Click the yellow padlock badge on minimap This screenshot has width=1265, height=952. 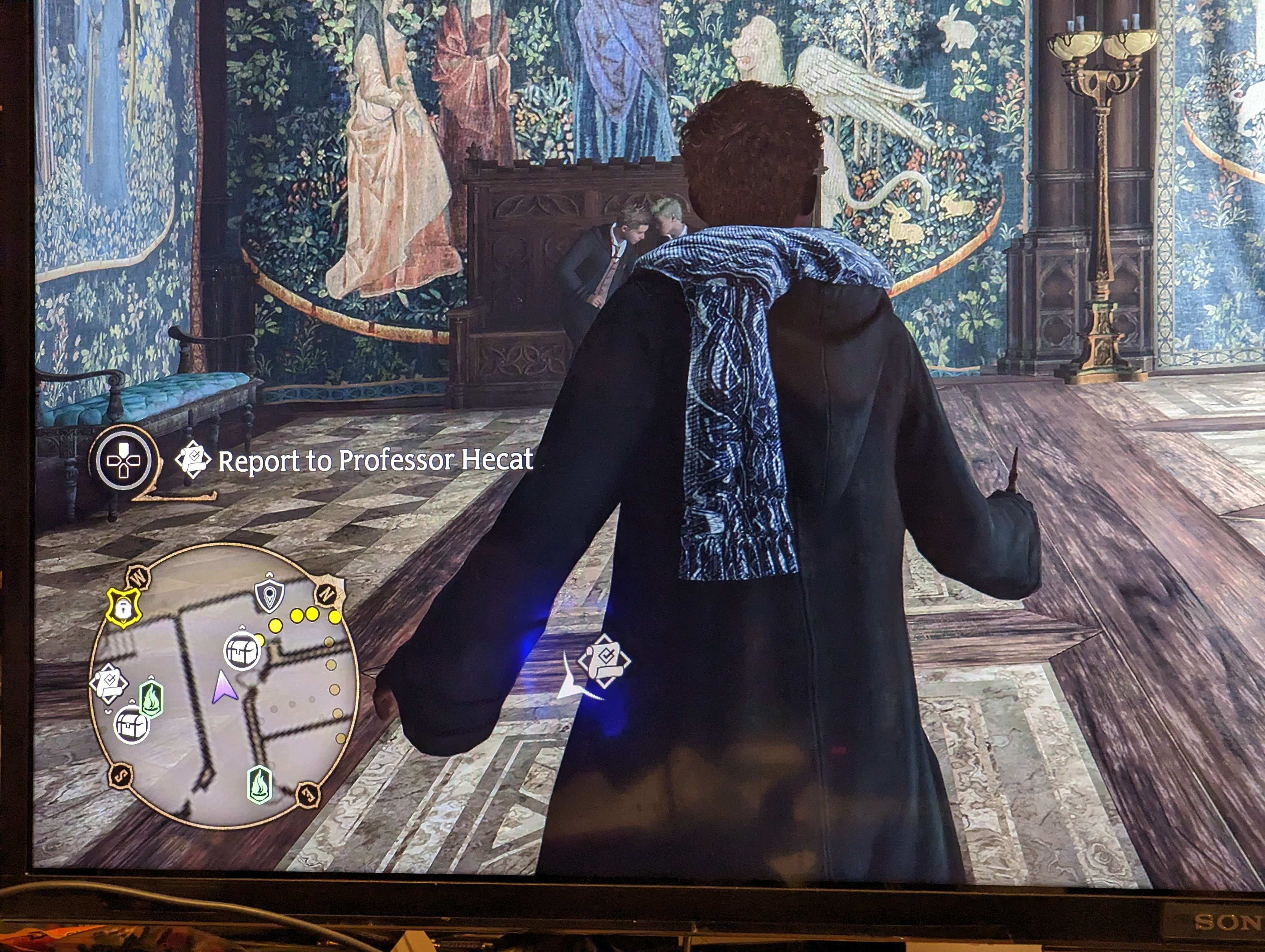pos(123,608)
